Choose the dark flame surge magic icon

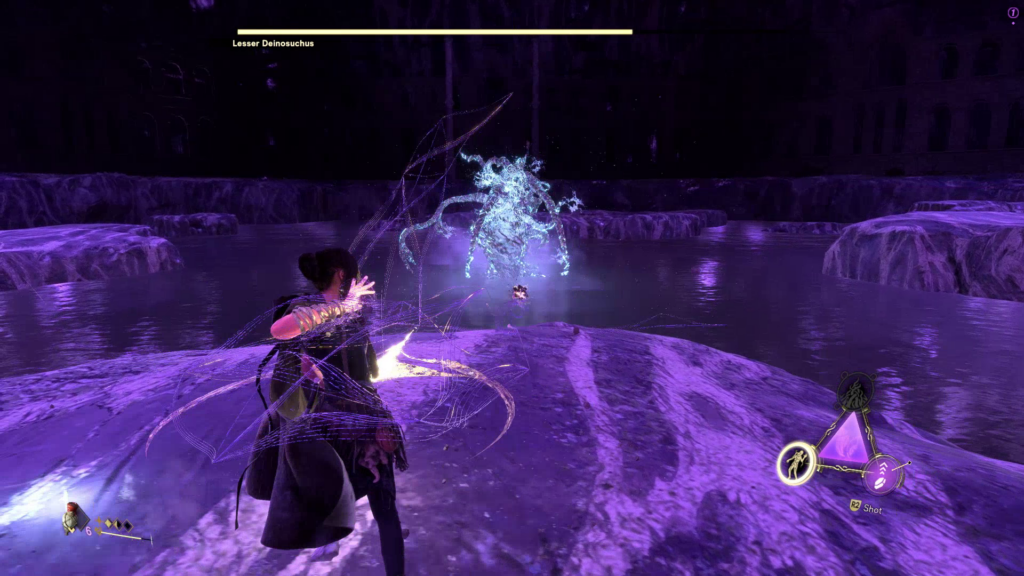tap(856, 392)
